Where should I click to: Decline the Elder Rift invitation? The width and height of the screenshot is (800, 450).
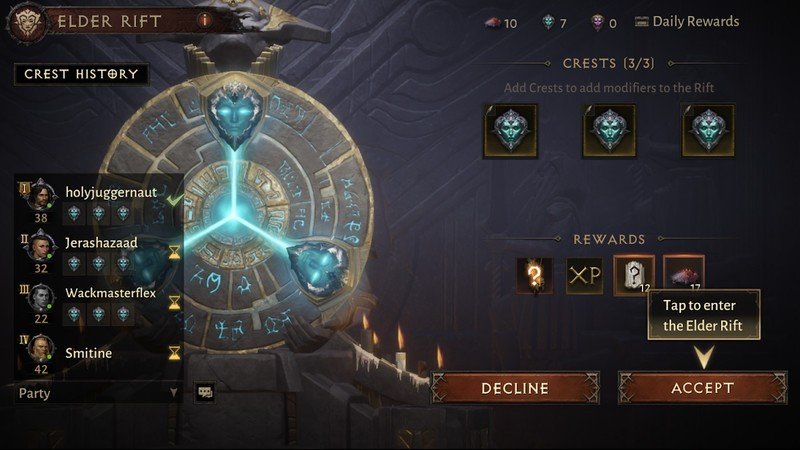click(x=515, y=387)
